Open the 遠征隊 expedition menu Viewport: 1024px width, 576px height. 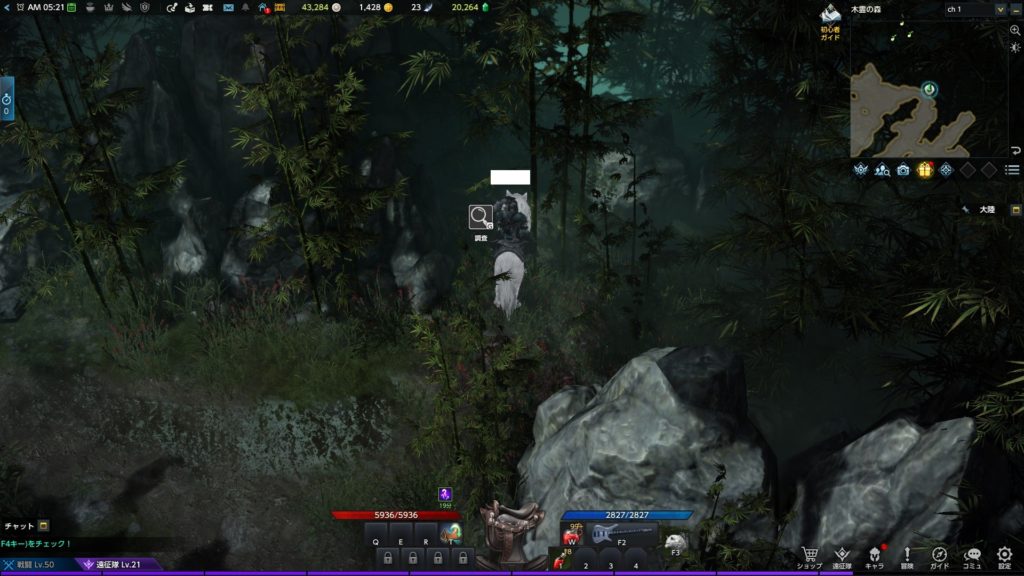click(x=842, y=555)
